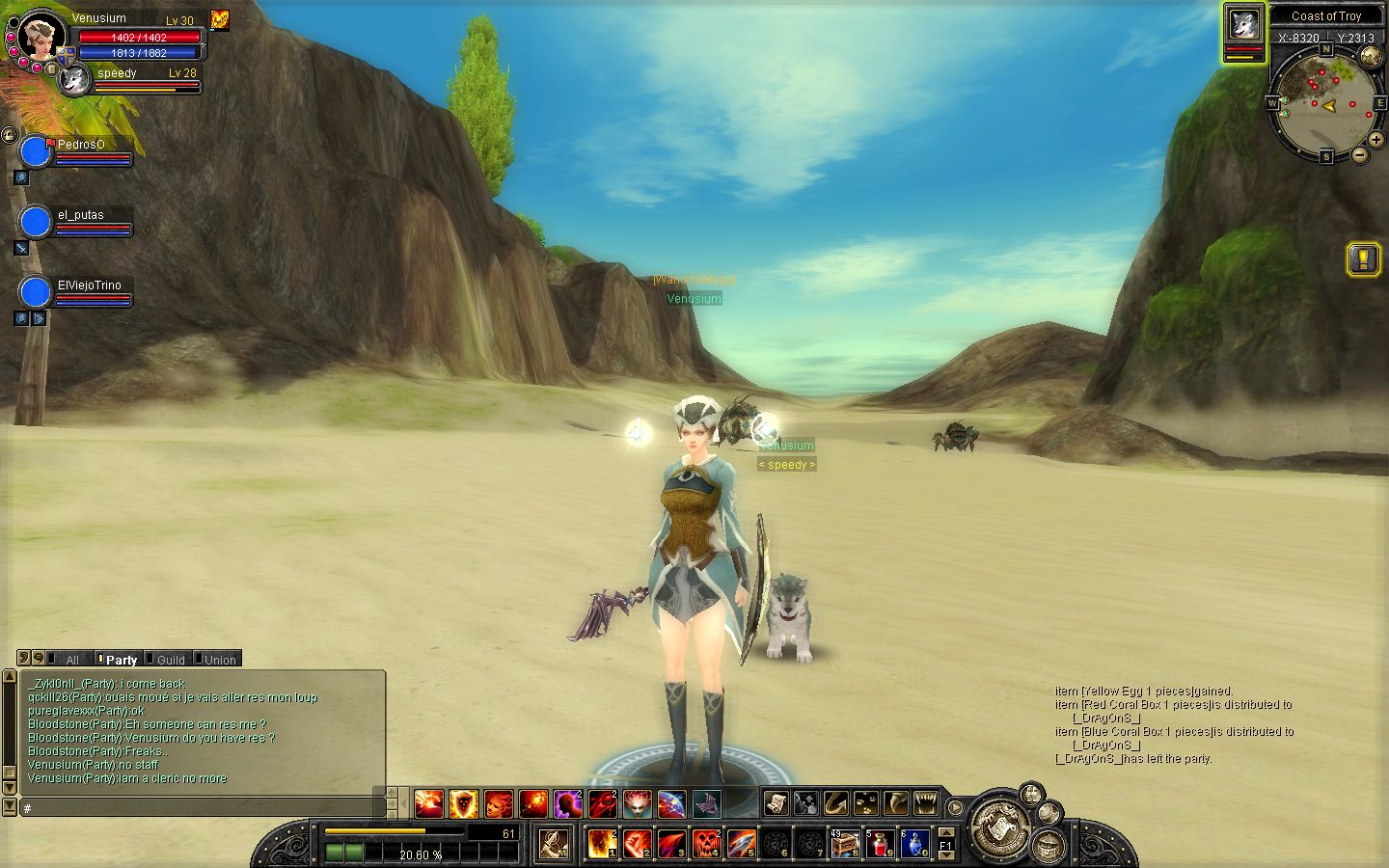Activate the fiery fist skill in slot 2
Screen dimensions: 1389x868
click(x=637, y=844)
